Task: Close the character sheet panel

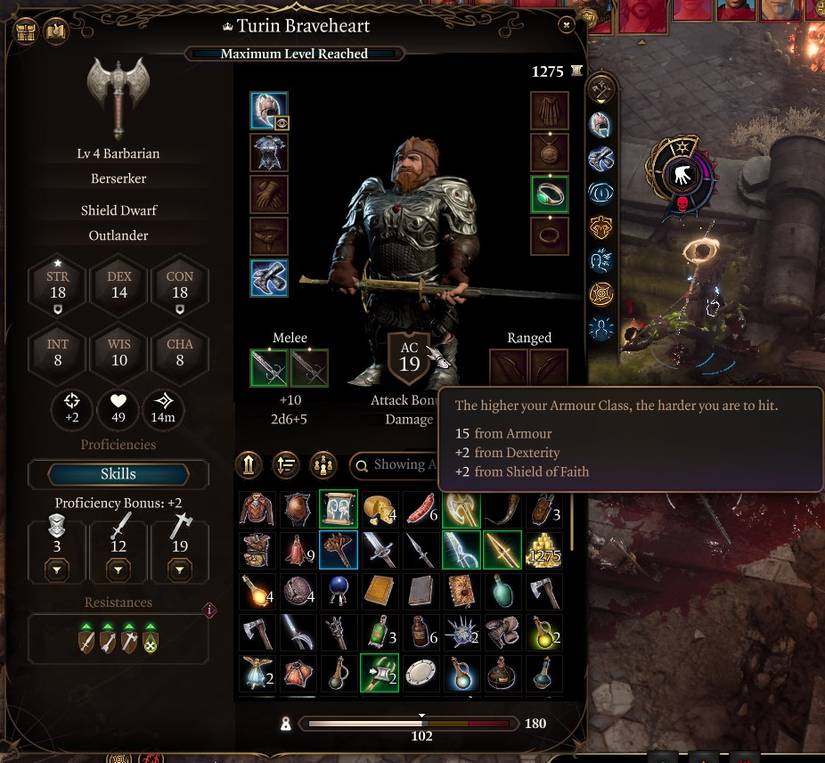Action: pyautogui.click(x=567, y=24)
